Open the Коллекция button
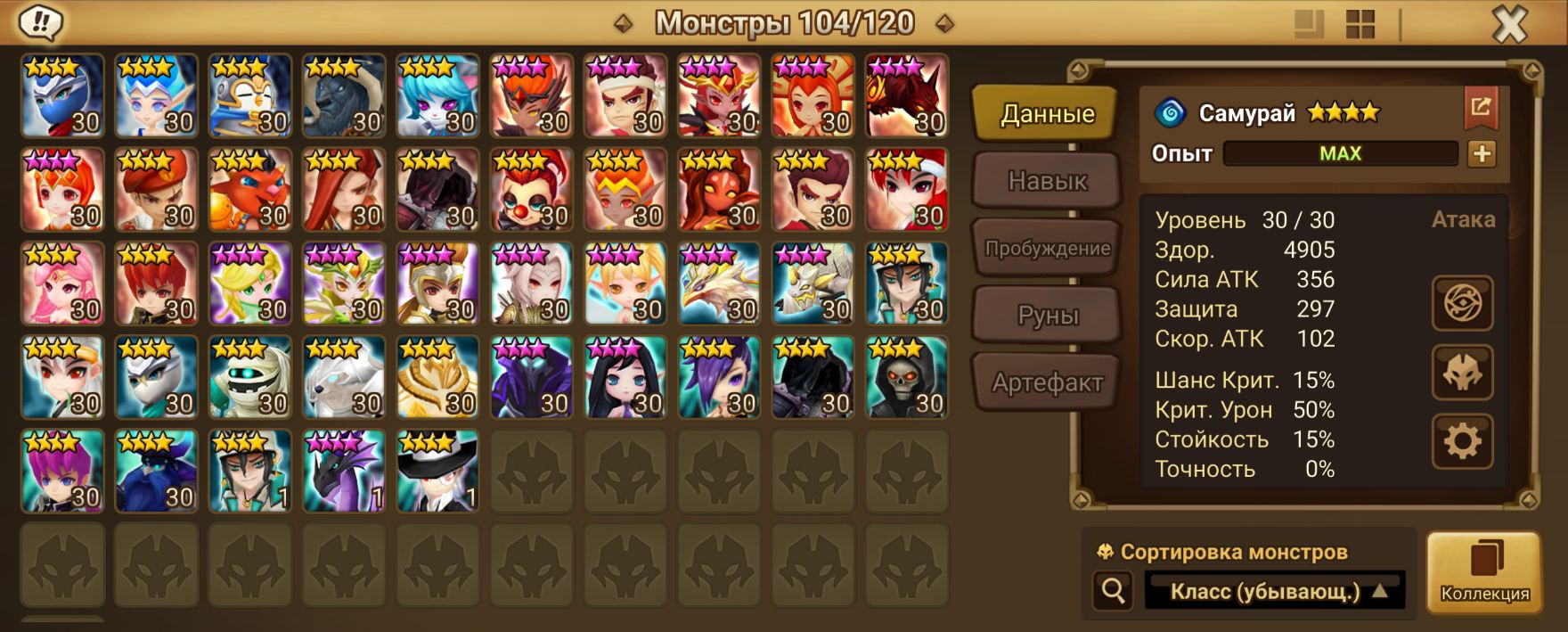Image resolution: width=1568 pixels, height=632 pixels. pos(1484,572)
